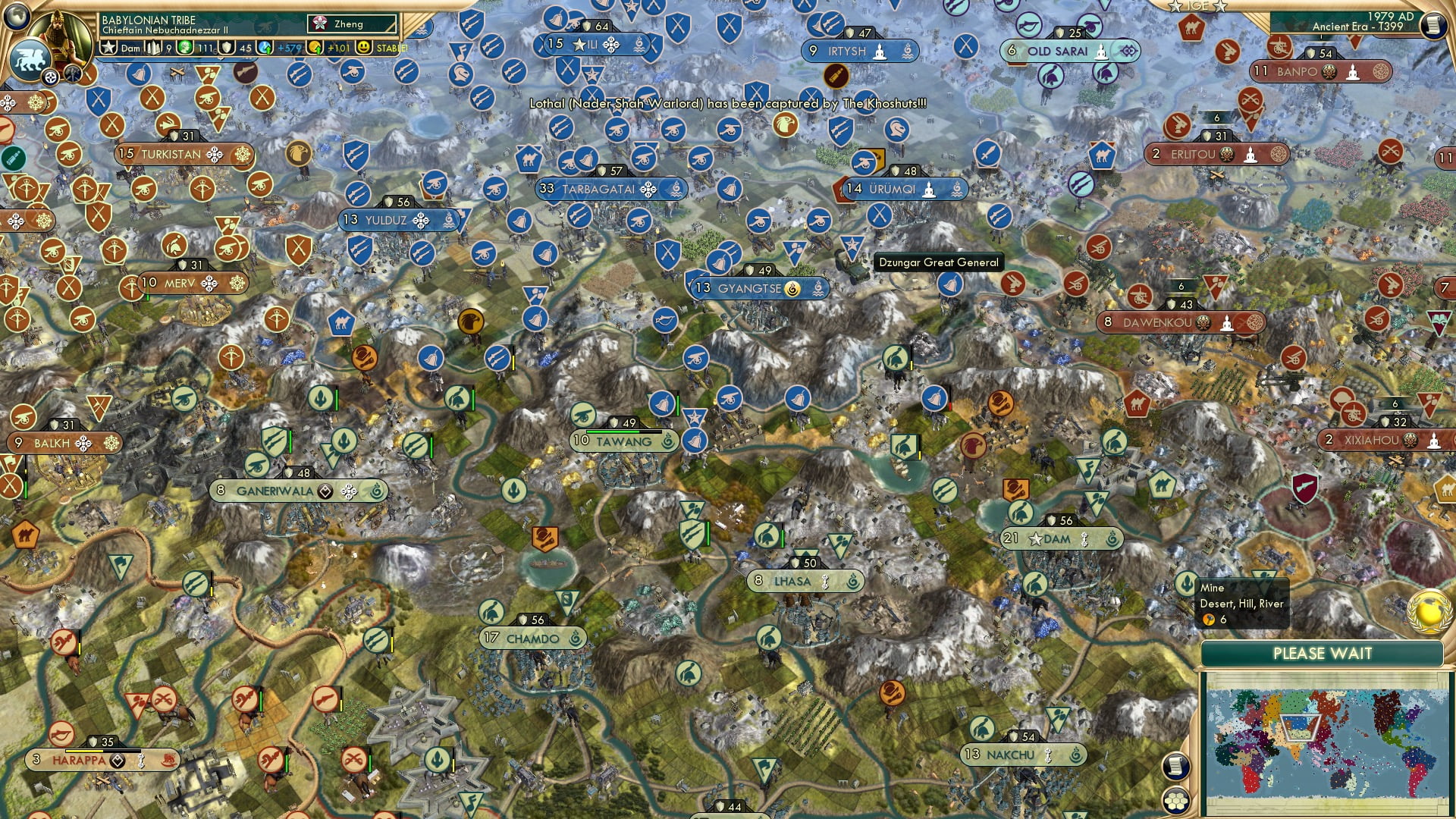Click the culture icon showing 111
This screenshot has height=819, width=1456.
(x=184, y=48)
